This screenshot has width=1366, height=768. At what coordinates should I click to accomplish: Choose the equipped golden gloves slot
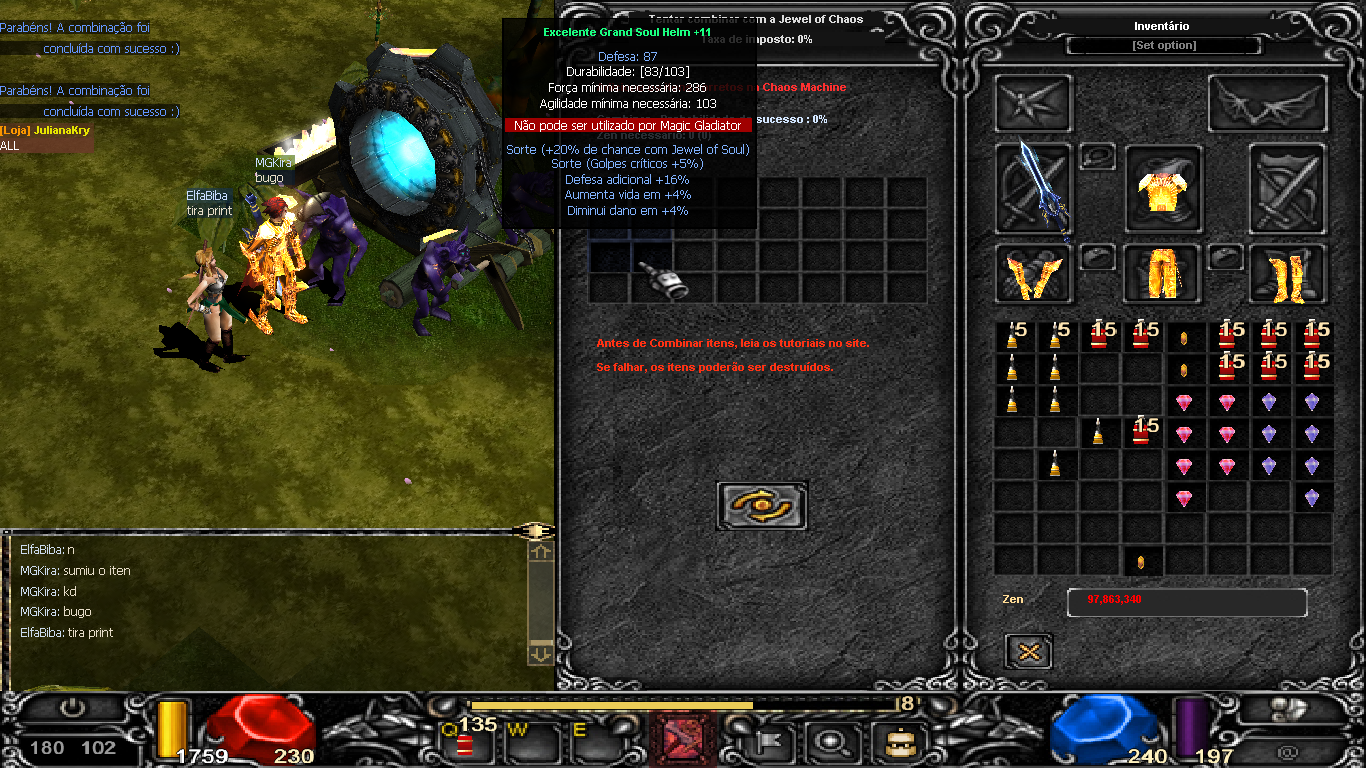tap(1033, 274)
